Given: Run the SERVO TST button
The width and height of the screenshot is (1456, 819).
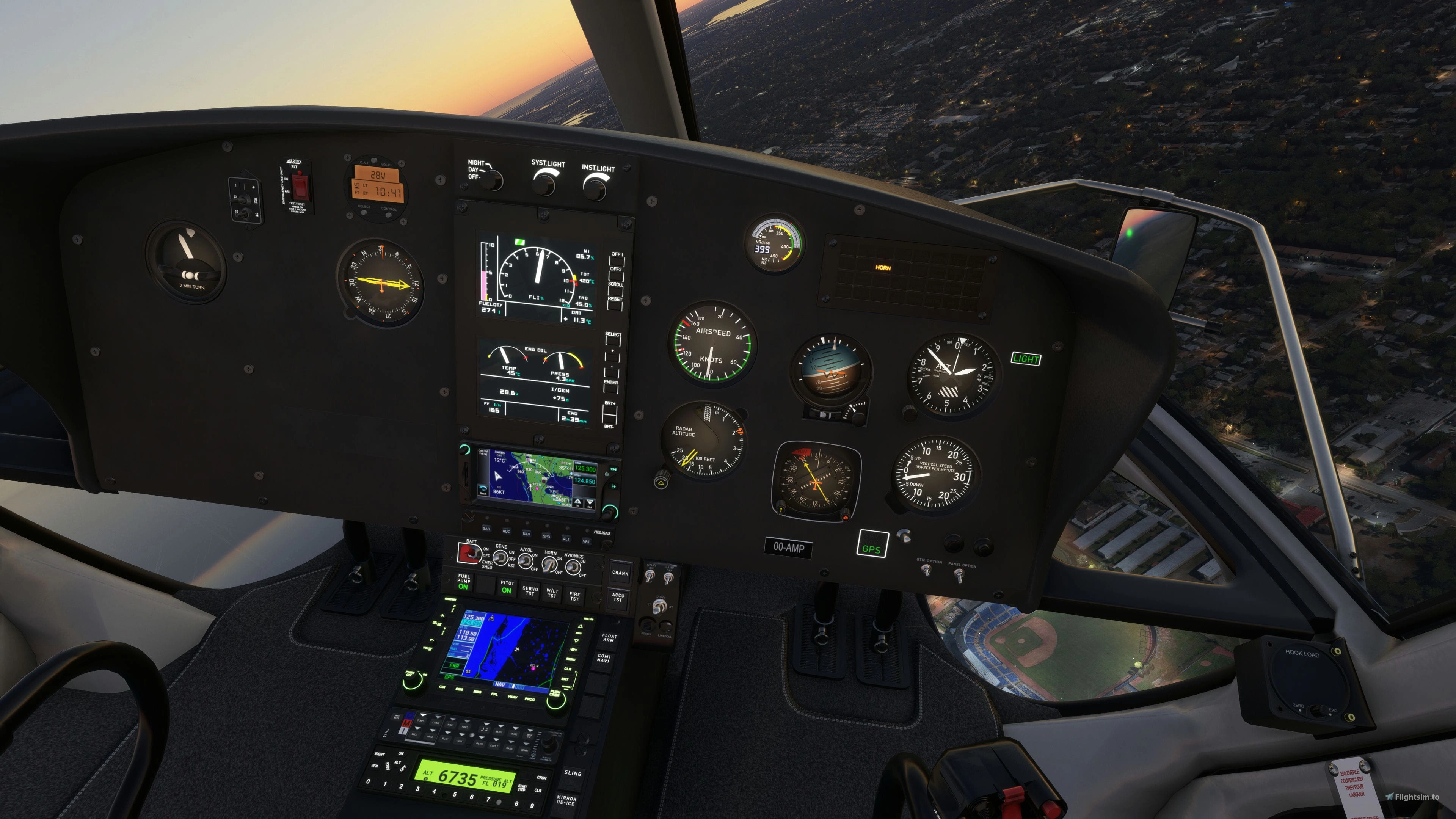Looking at the screenshot, I should 530,591.
